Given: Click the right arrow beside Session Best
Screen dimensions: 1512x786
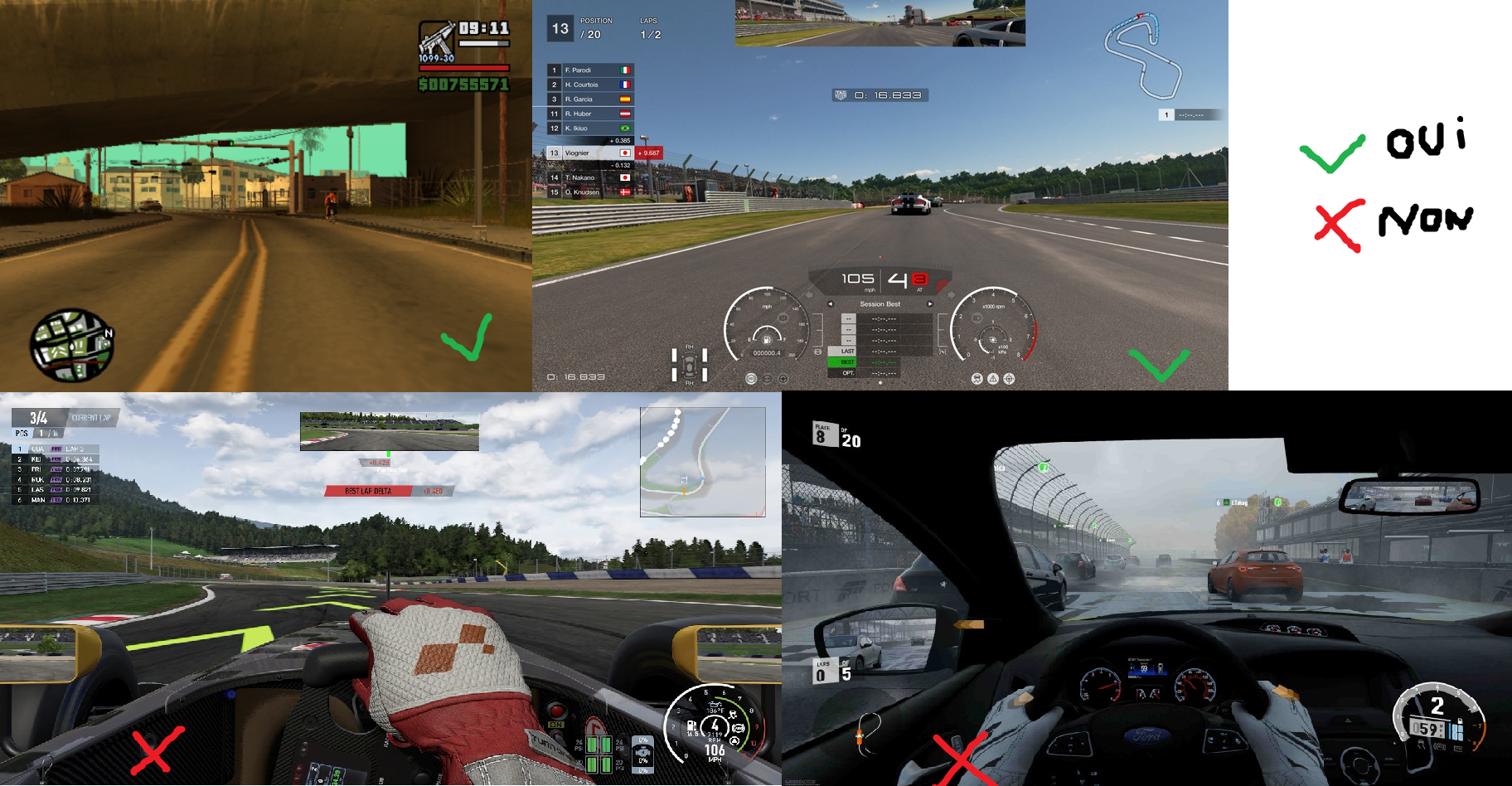Looking at the screenshot, I should (x=930, y=304).
